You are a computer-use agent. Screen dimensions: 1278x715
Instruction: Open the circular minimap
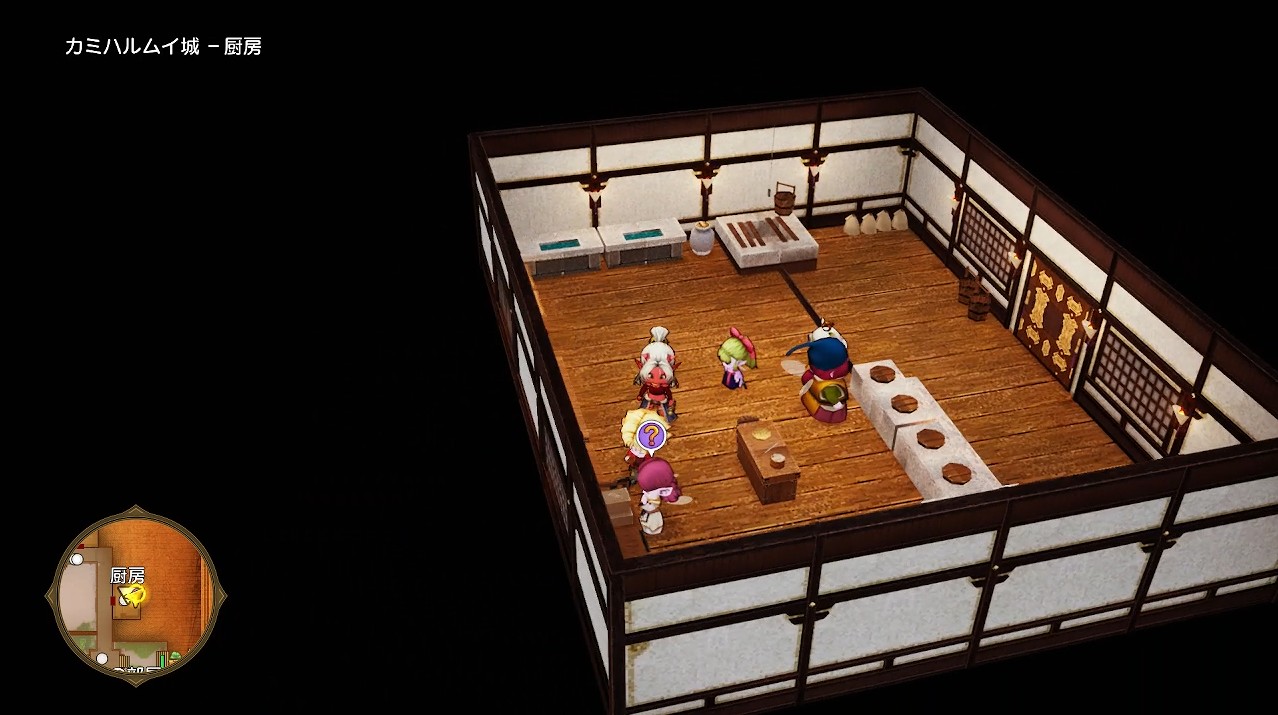tap(136, 597)
